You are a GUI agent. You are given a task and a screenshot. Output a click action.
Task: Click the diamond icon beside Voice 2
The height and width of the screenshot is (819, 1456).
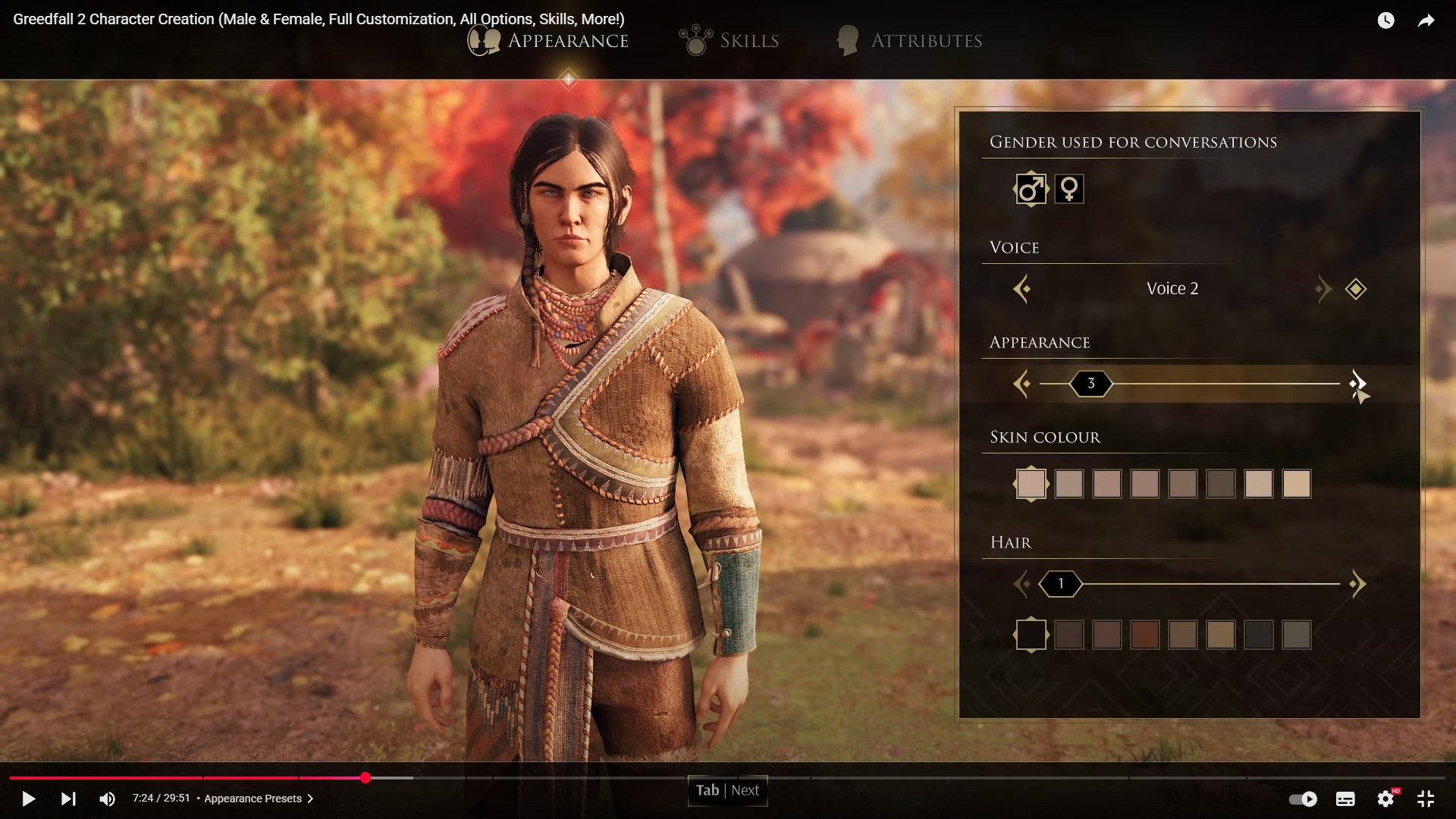pos(1356,289)
